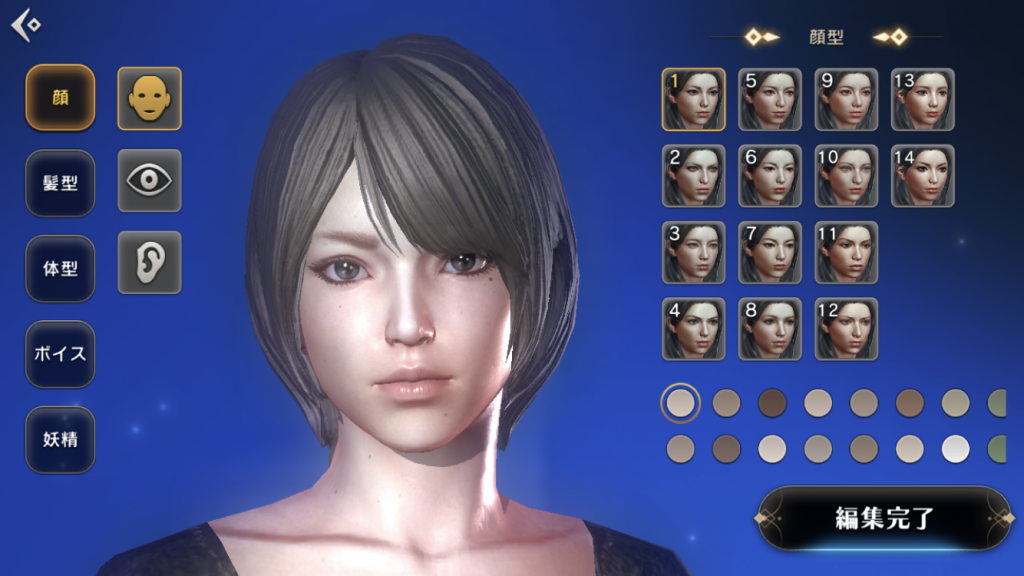This screenshot has height=576, width=1024.
Task: Switch to the 髪型 hairstyle tab
Action: click(x=60, y=183)
